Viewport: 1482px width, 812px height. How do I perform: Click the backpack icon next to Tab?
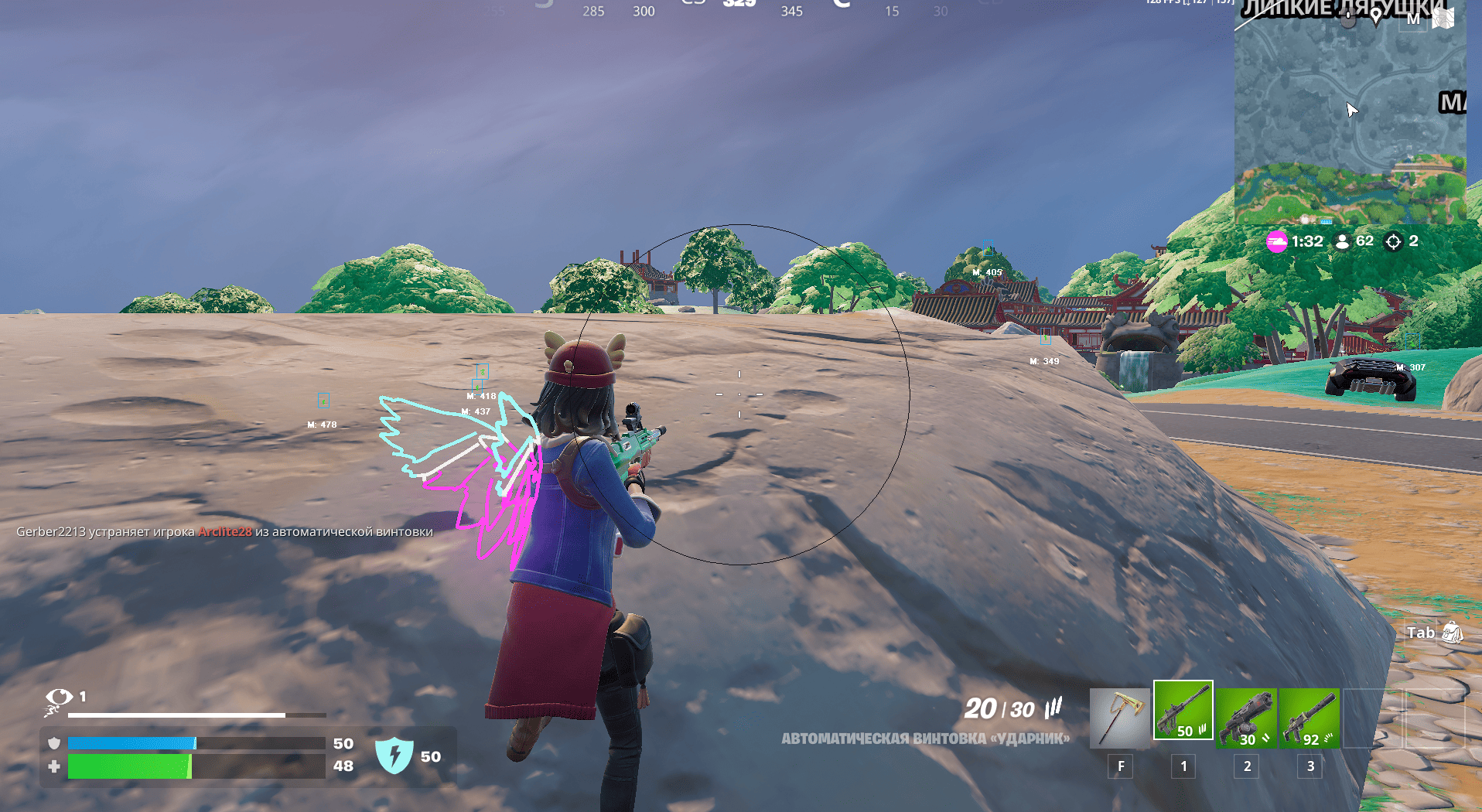(1453, 632)
